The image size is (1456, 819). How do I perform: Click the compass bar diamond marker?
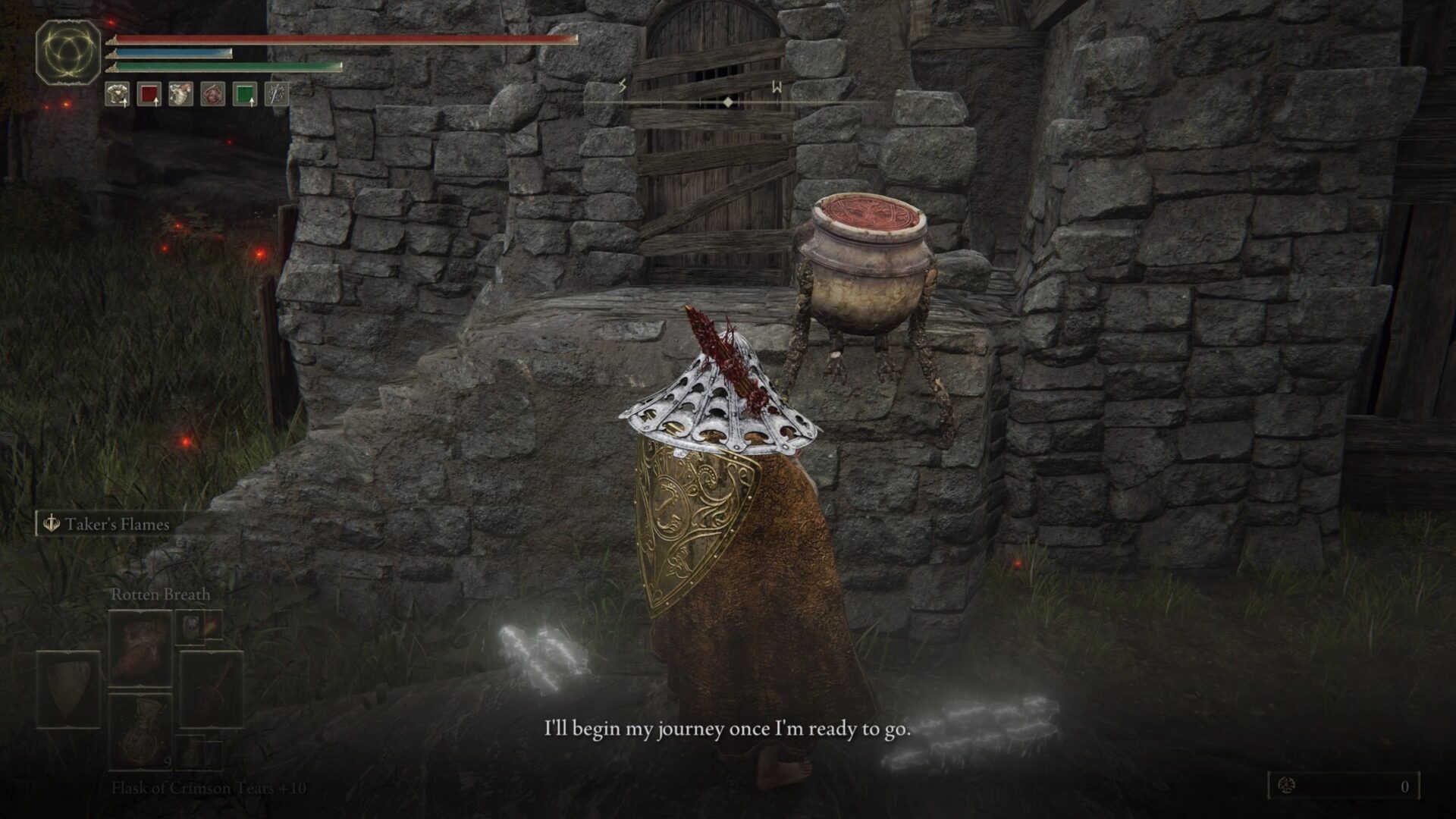(x=727, y=102)
